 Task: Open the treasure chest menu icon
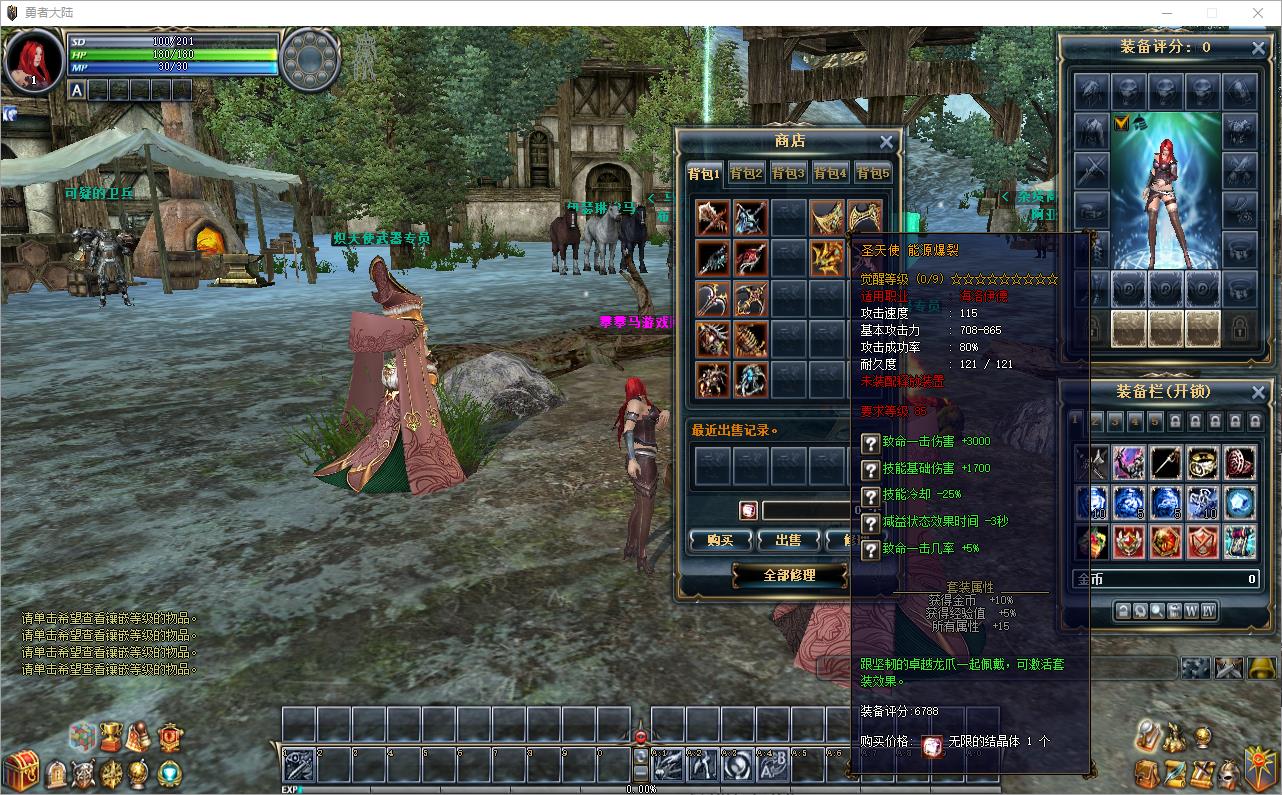tap(20, 771)
